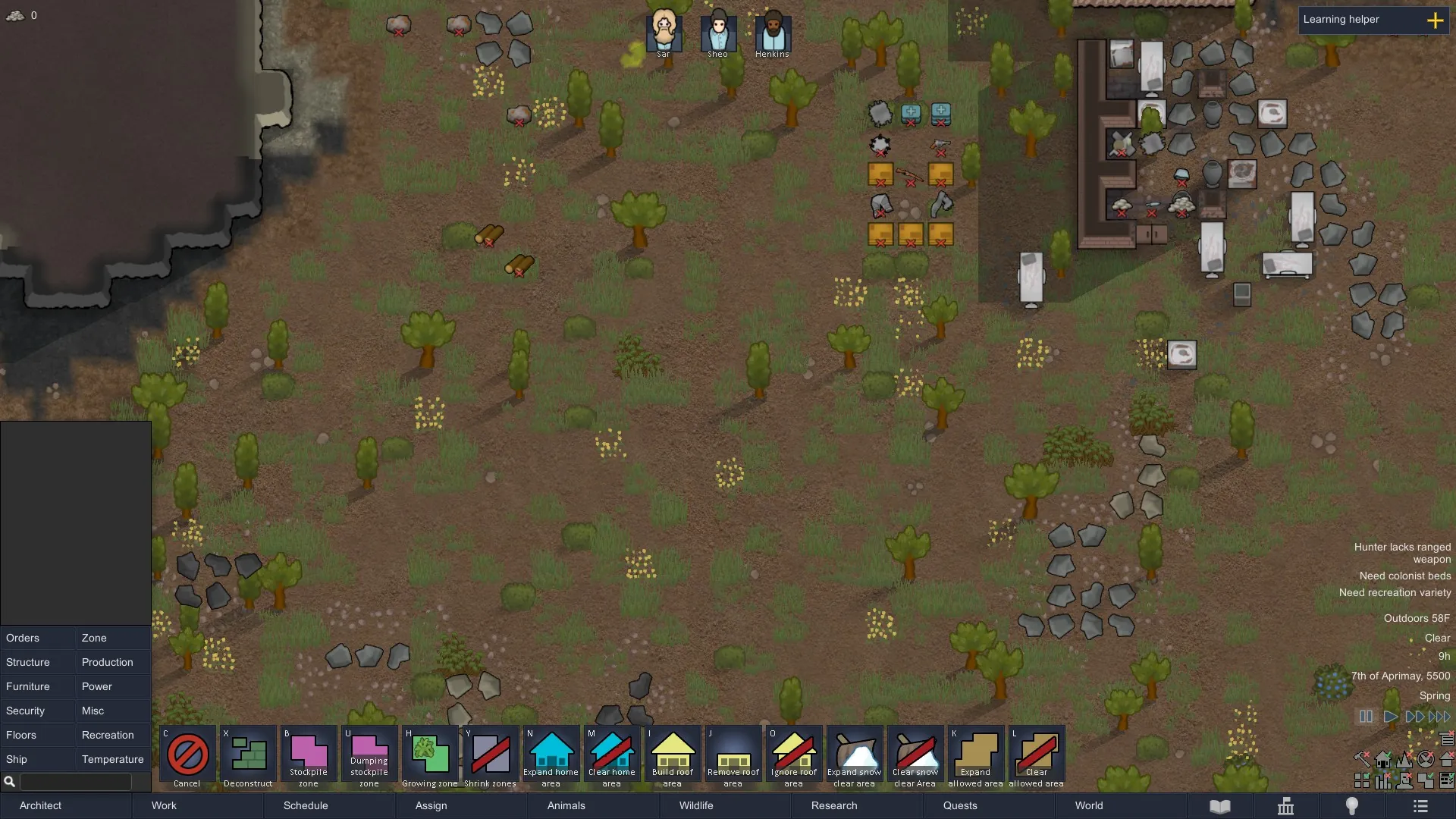
Task: Choose the Expand home area tool
Action: click(x=551, y=757)
